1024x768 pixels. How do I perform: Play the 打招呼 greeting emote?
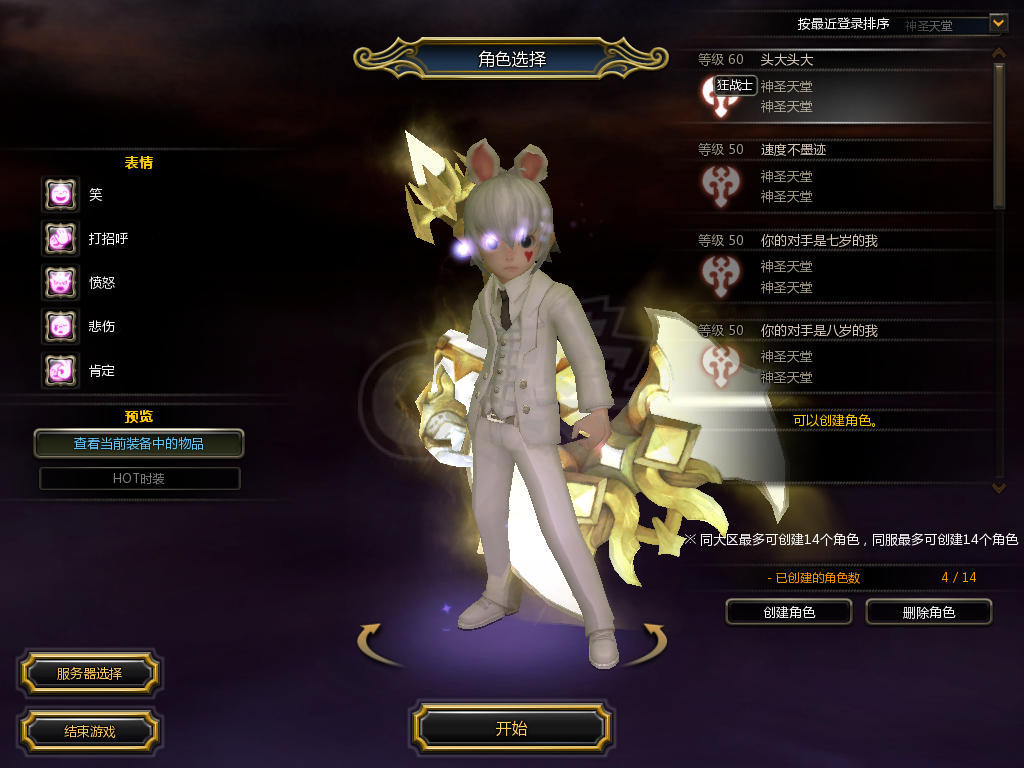pos(60,238)
